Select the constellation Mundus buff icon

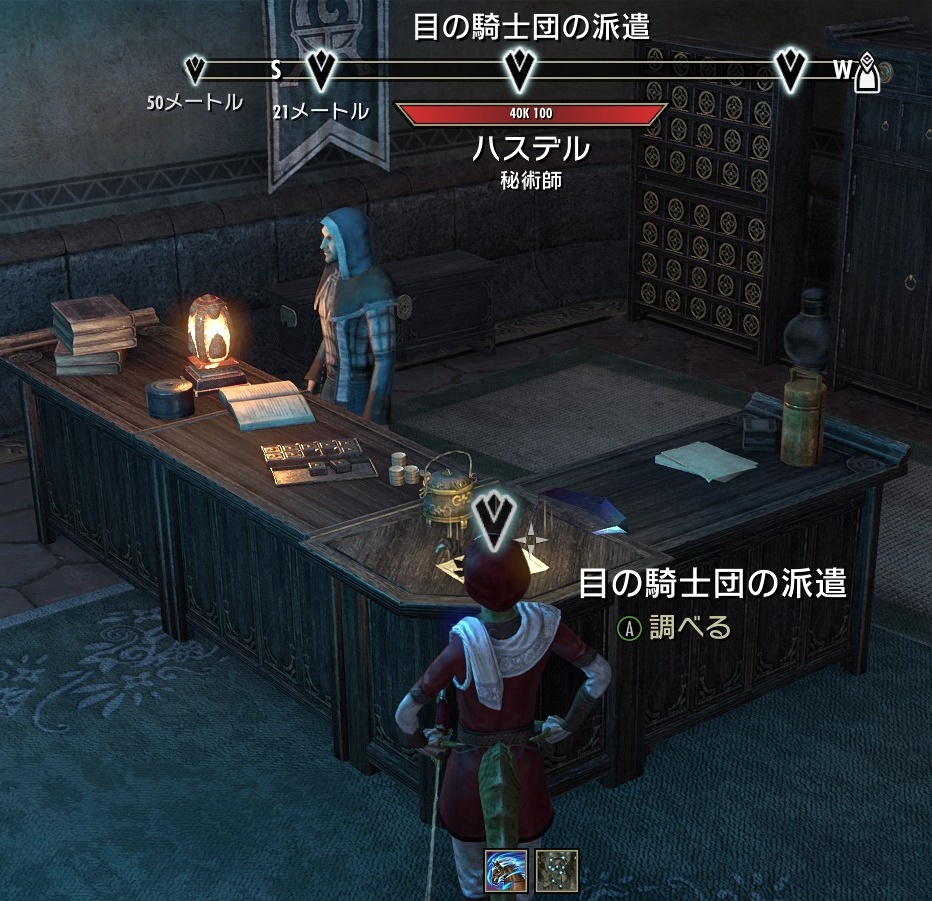[x=556, y=871]
